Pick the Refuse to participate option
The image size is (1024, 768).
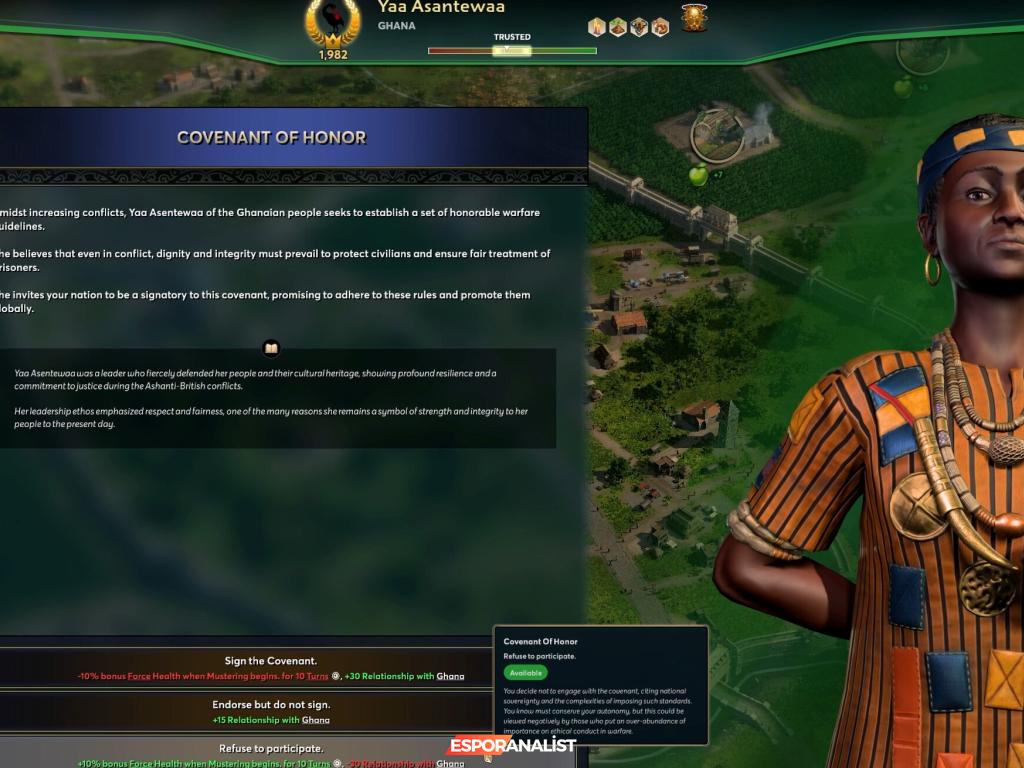[x=271, y=753]
